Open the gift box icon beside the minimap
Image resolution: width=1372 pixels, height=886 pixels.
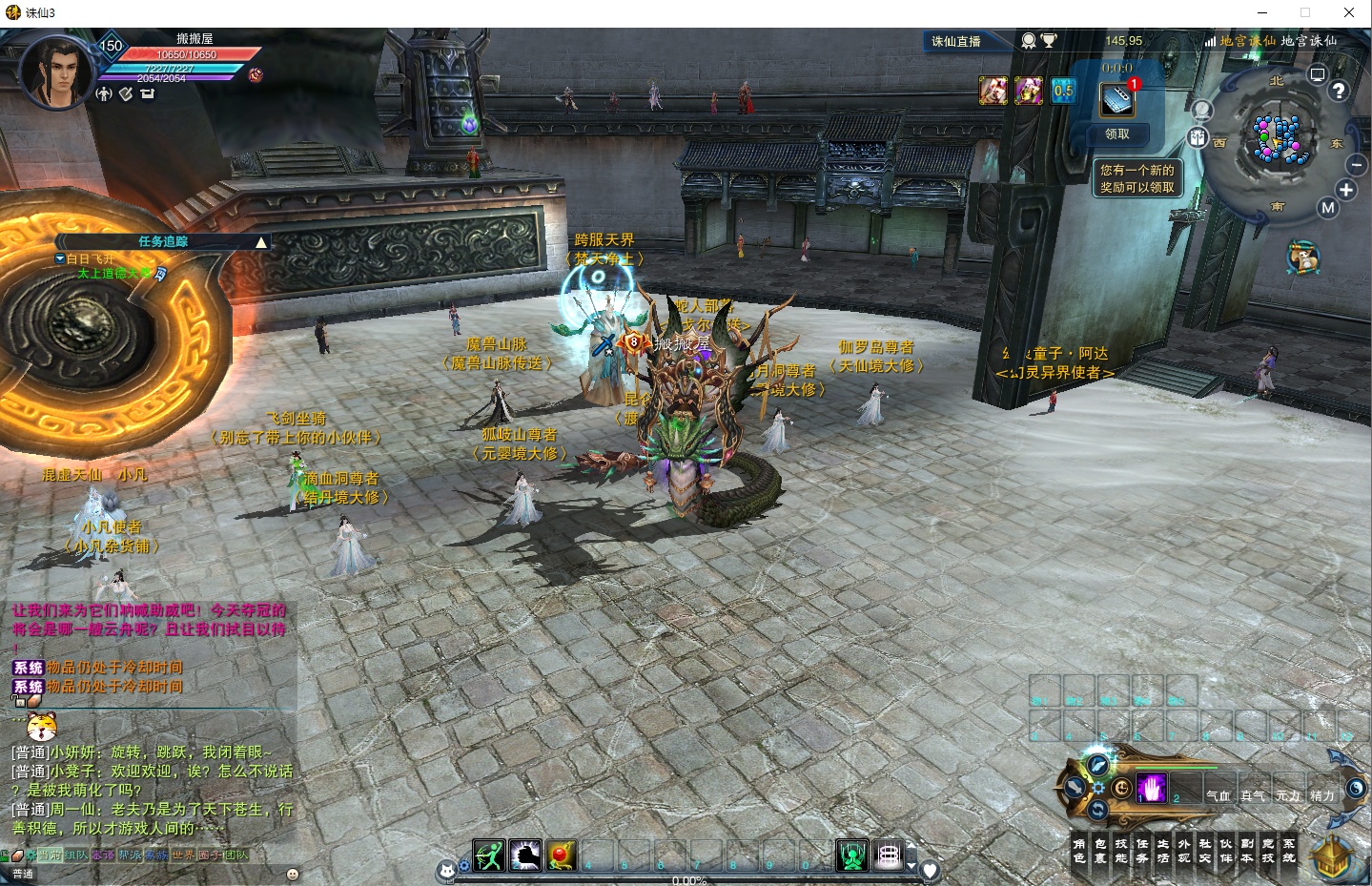coord(1198,137)
